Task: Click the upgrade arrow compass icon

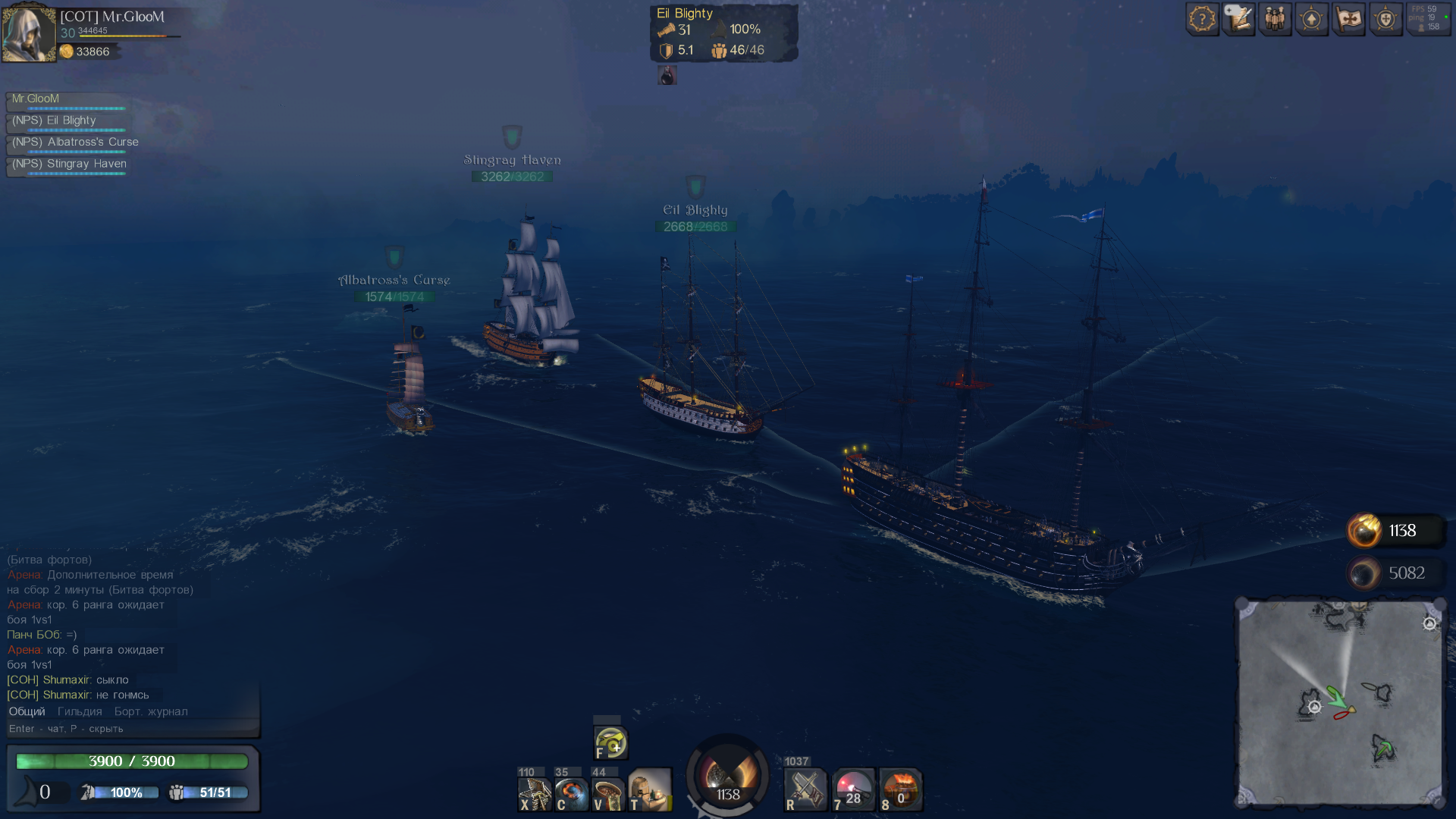Action: [x=1312, y=19]
